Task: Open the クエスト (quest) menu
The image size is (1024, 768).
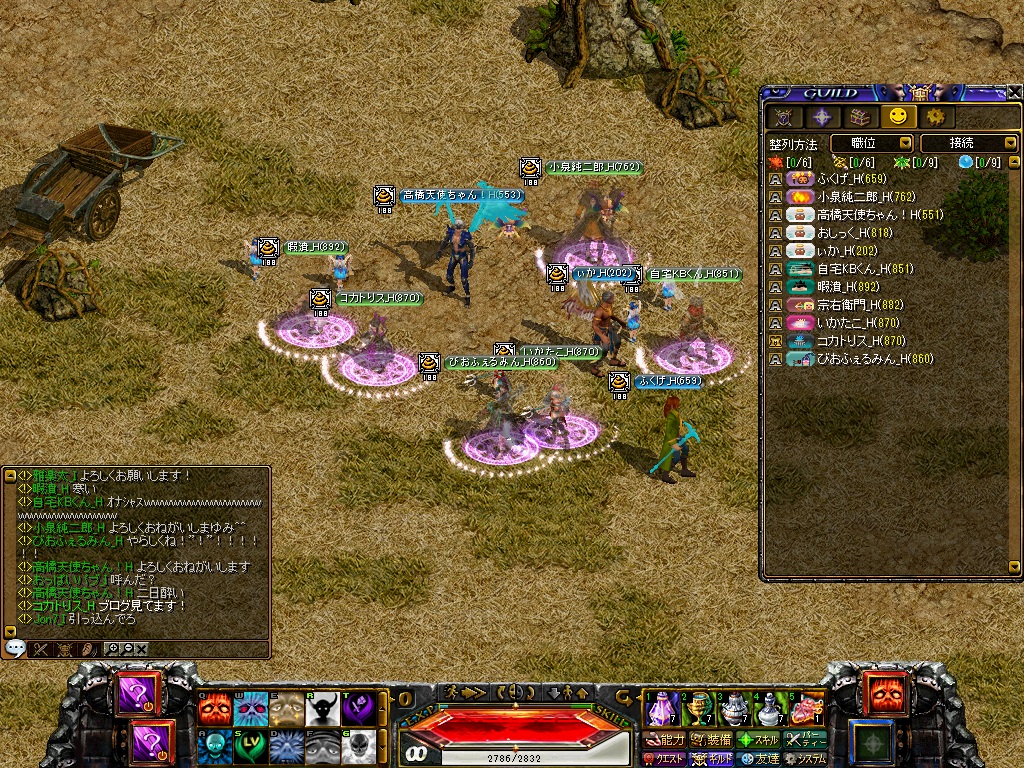Action: (x=664, y=759)
